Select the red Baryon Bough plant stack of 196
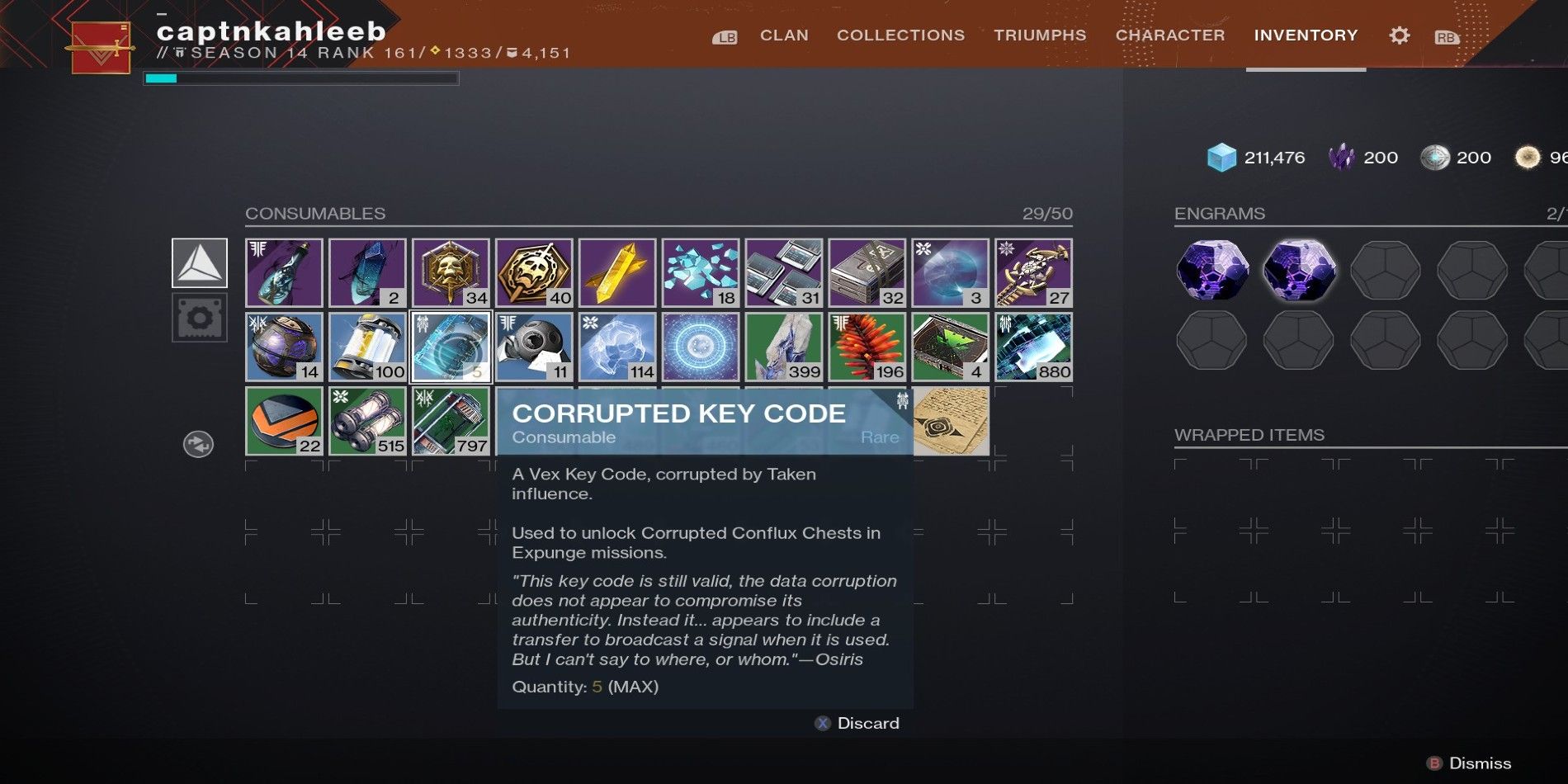The height and width of the screenshot is (784, 1568). click(867, 347)
